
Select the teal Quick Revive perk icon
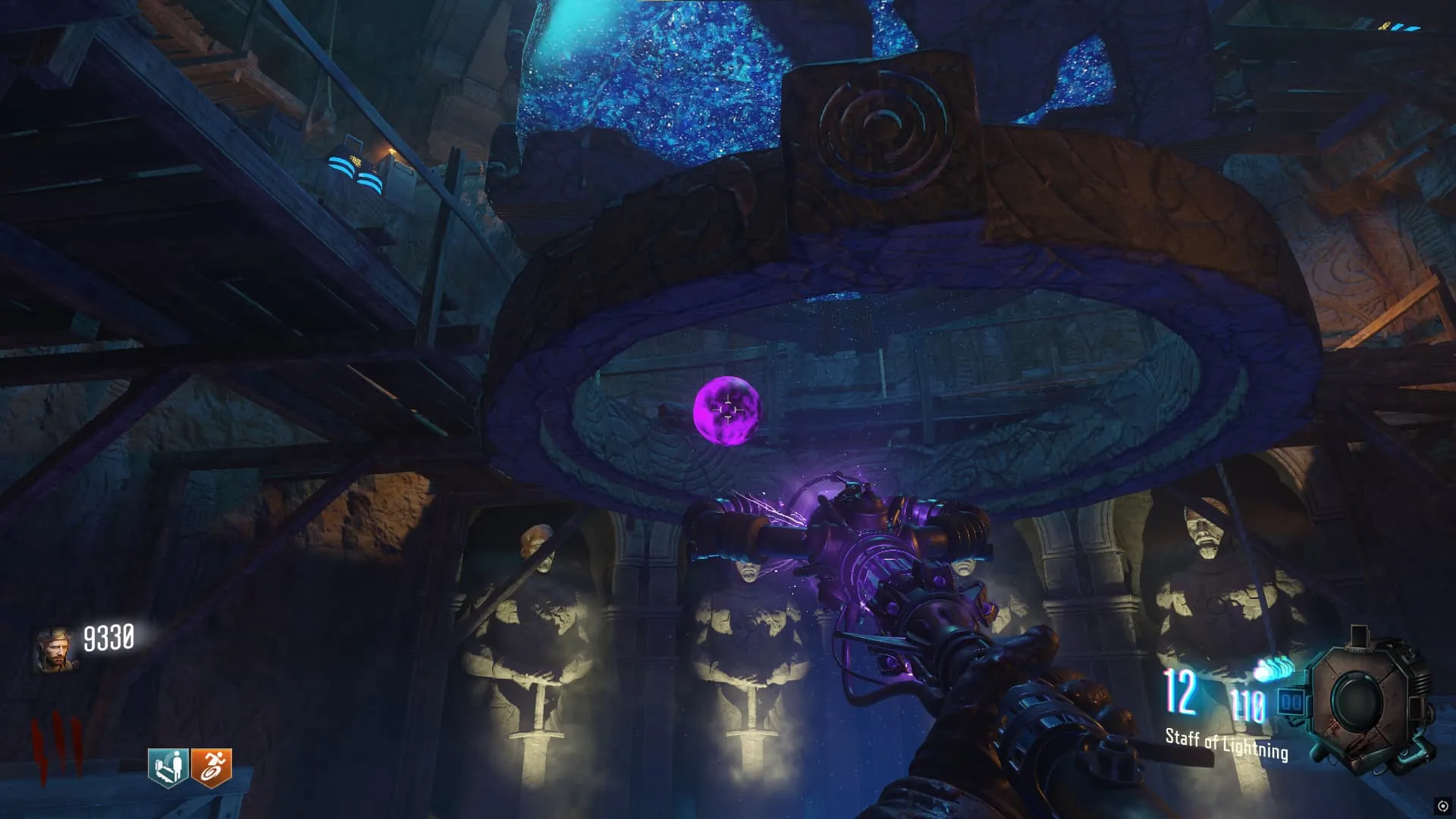(x=168, y=767)
